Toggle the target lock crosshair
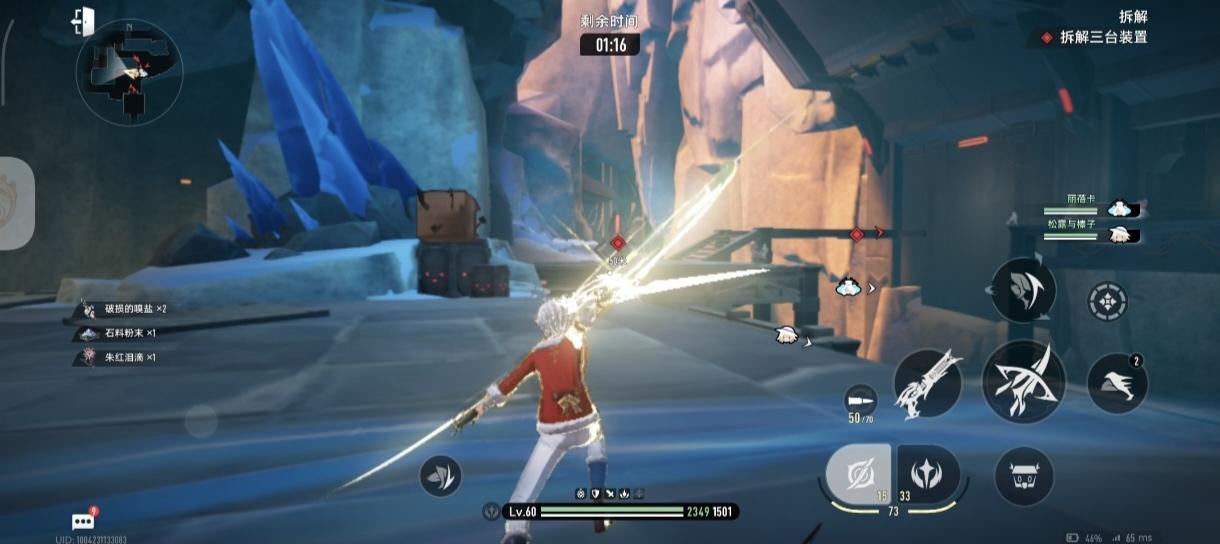The image size is (1220, 544). [x=1107, y=301]
